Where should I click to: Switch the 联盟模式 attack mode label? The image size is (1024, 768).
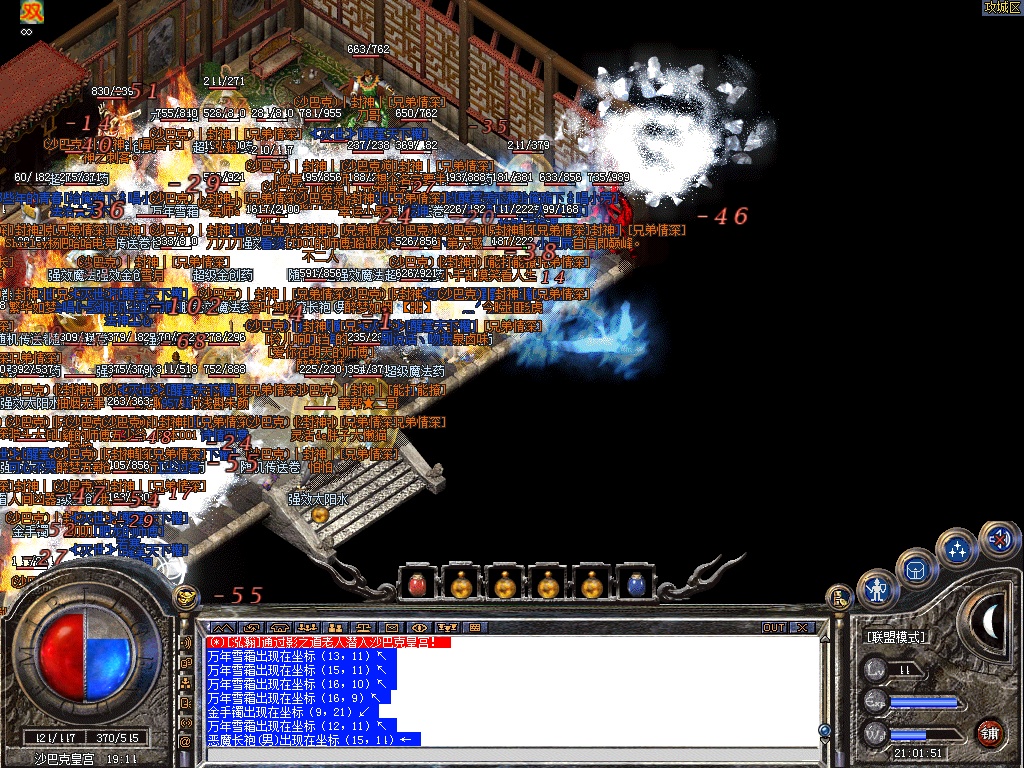[x=895, y=637]
